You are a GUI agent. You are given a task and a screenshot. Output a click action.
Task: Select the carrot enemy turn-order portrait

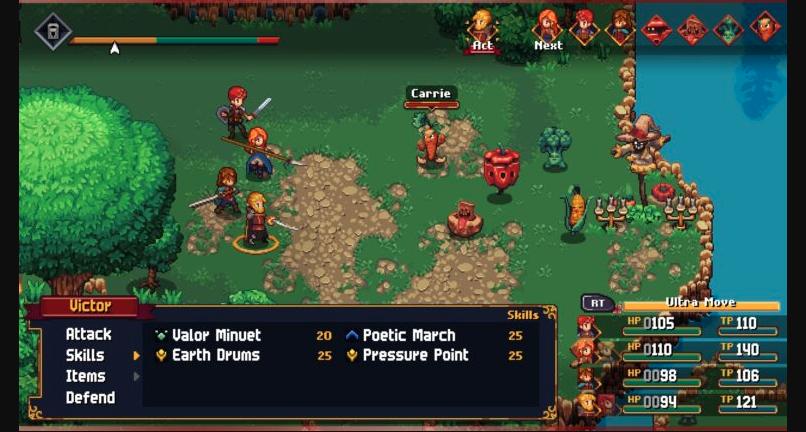pyautogui.click(x=765, y=27)
